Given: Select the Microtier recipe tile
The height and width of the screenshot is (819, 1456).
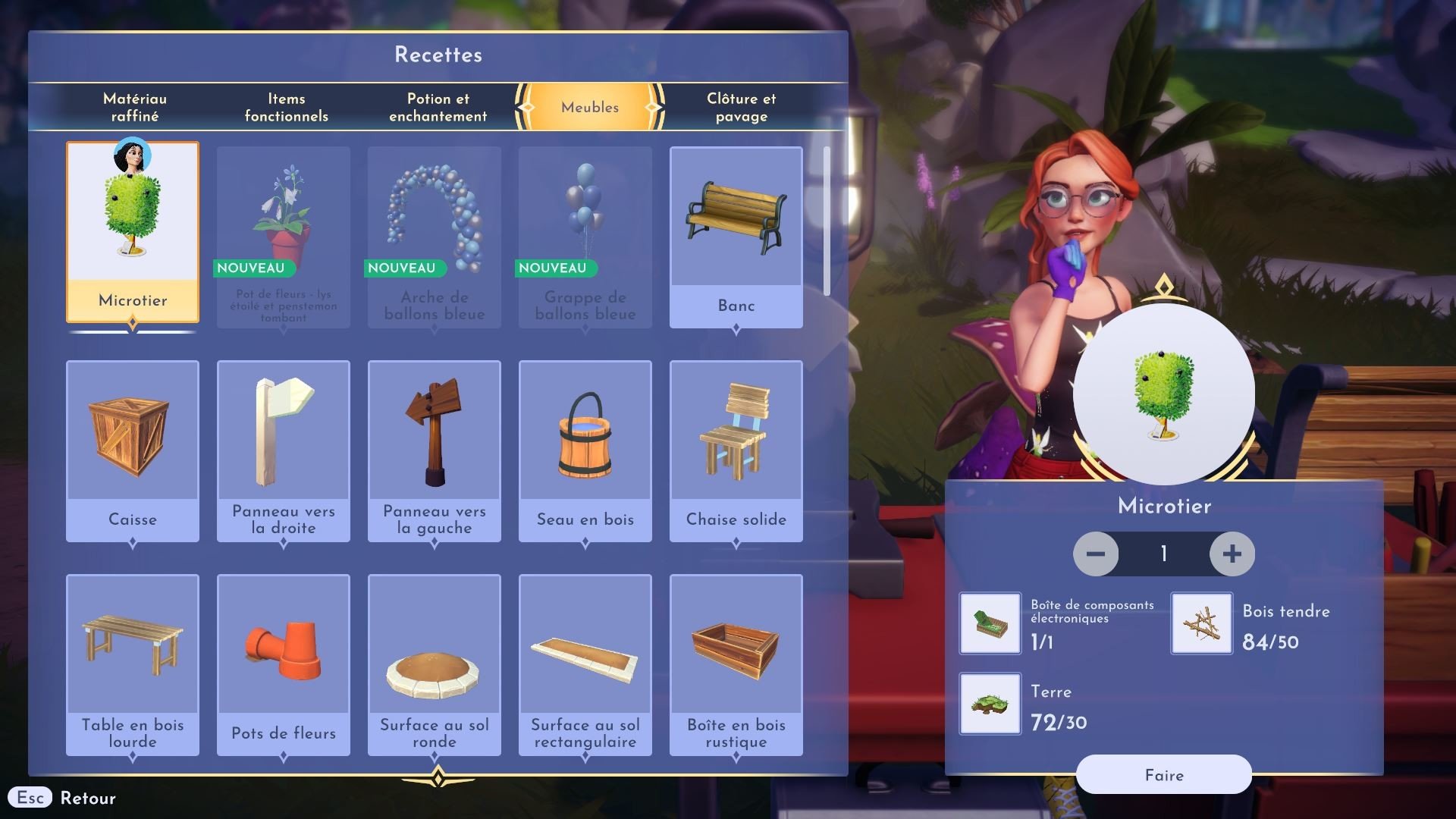Looking at the screenshot, I should [133, 231].
